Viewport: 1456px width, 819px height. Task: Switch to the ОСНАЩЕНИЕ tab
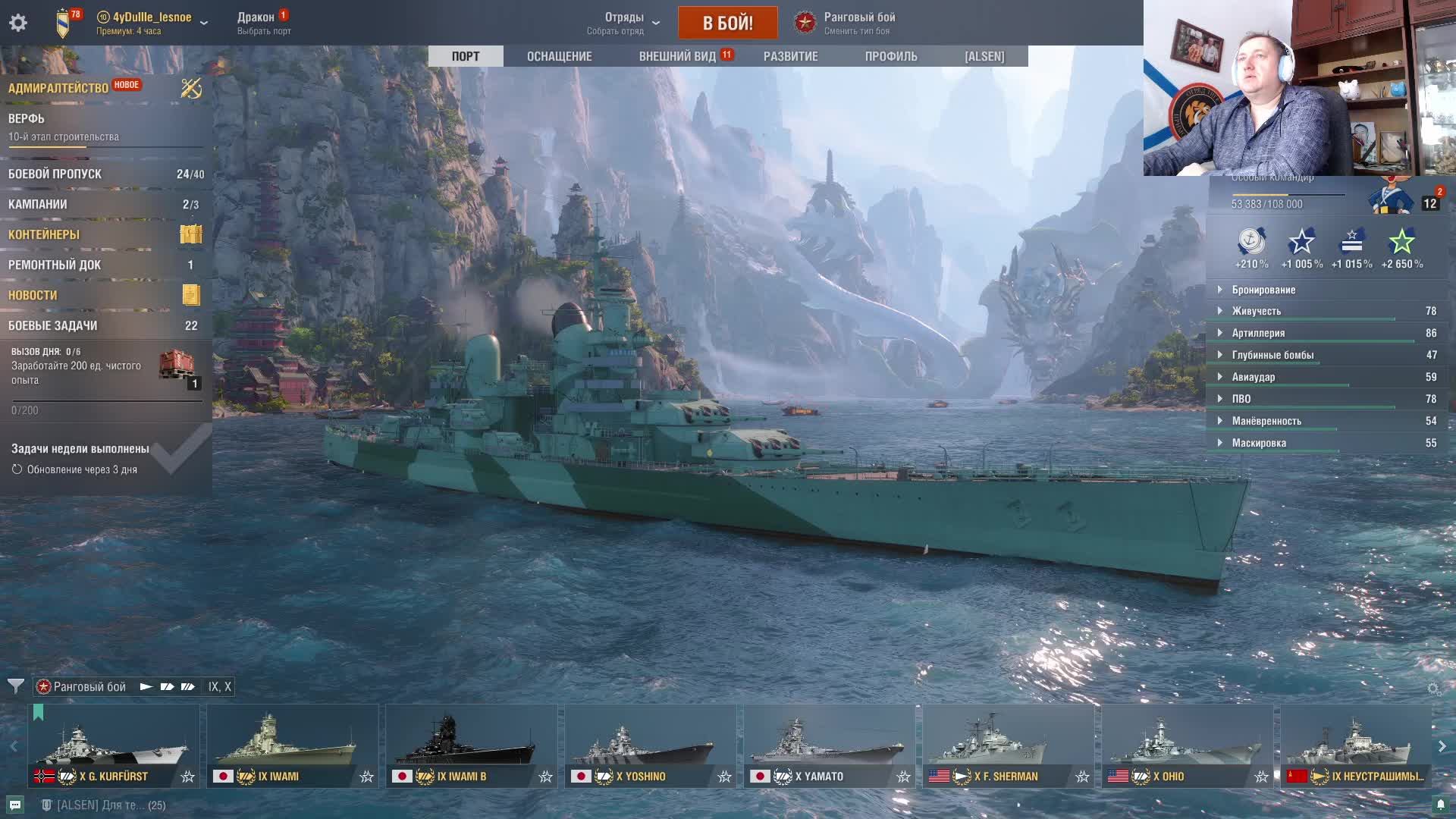click(559, 56)
